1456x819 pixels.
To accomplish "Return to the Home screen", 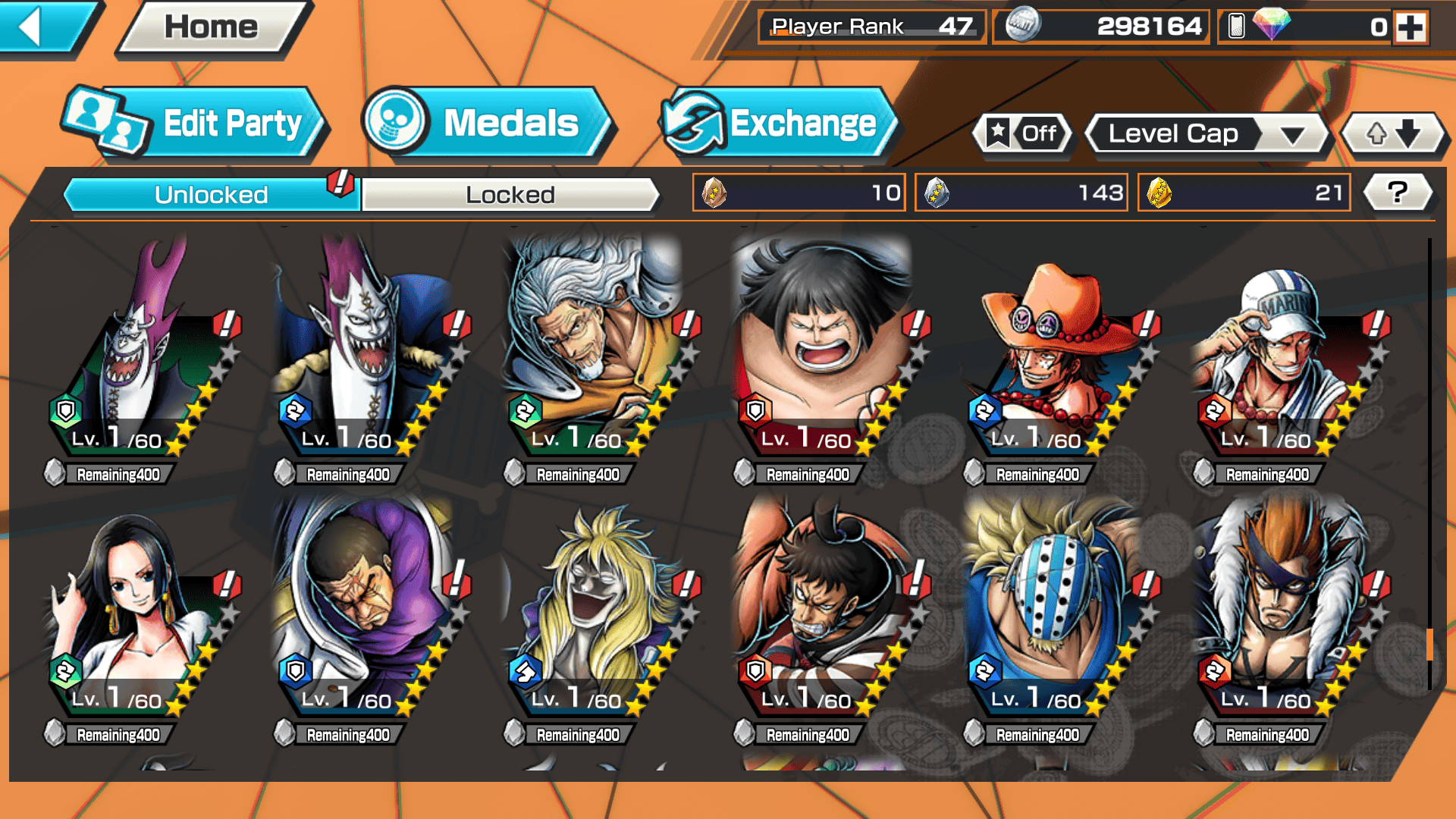I will tap(212, 27).
